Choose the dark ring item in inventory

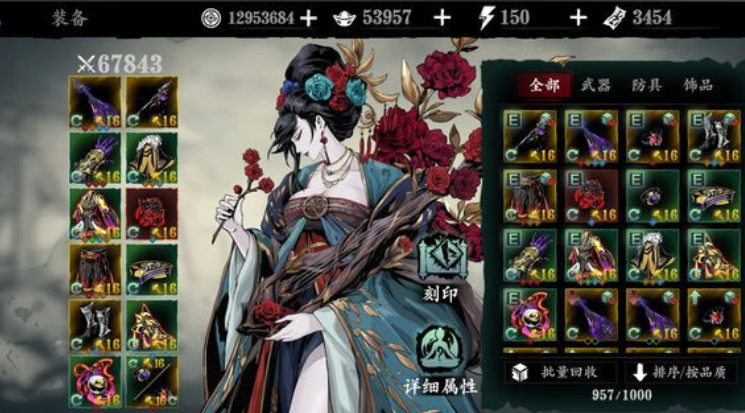[651, 195]
